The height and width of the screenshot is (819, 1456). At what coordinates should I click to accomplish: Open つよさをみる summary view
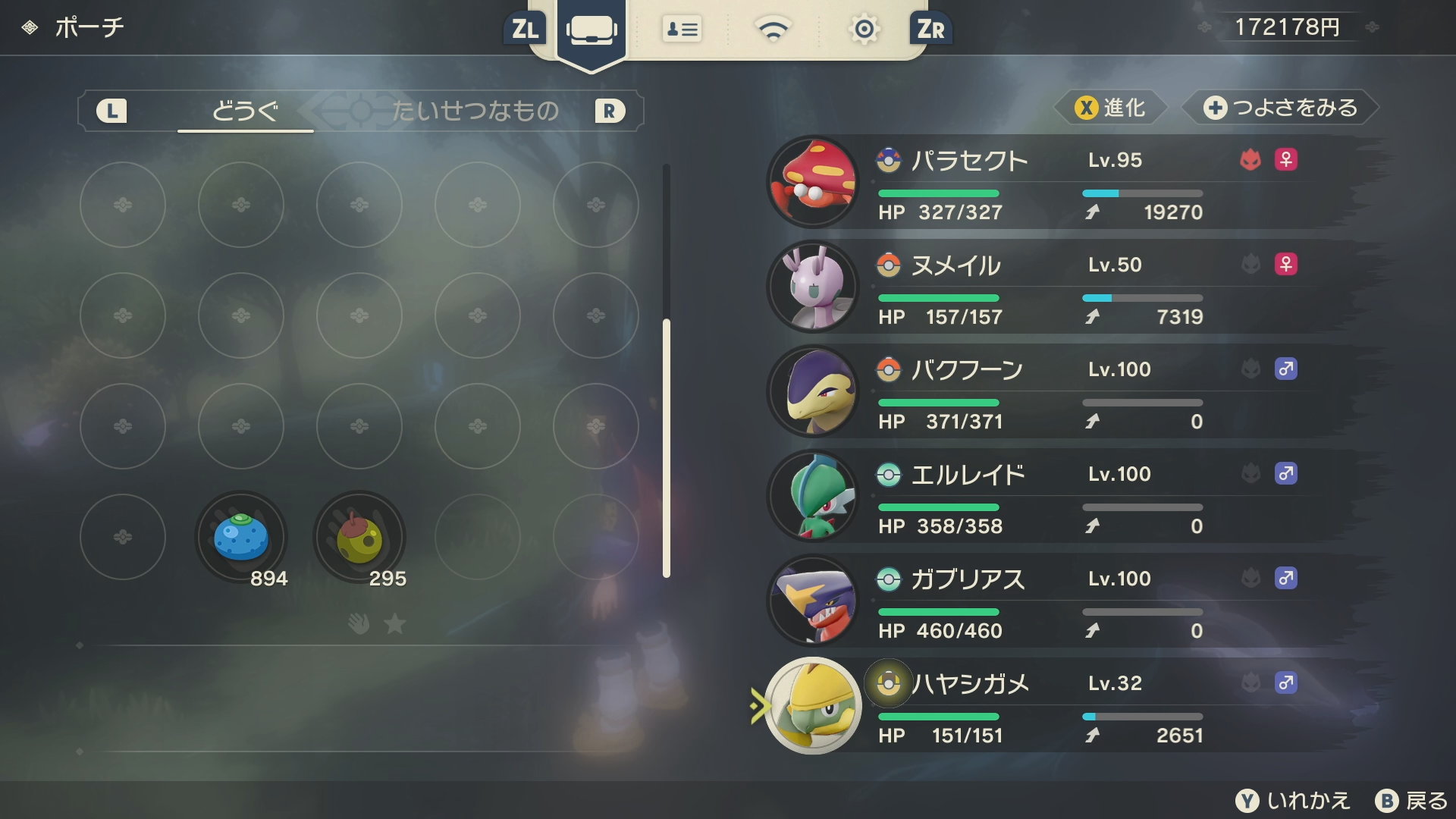[x=1281, y=108]
